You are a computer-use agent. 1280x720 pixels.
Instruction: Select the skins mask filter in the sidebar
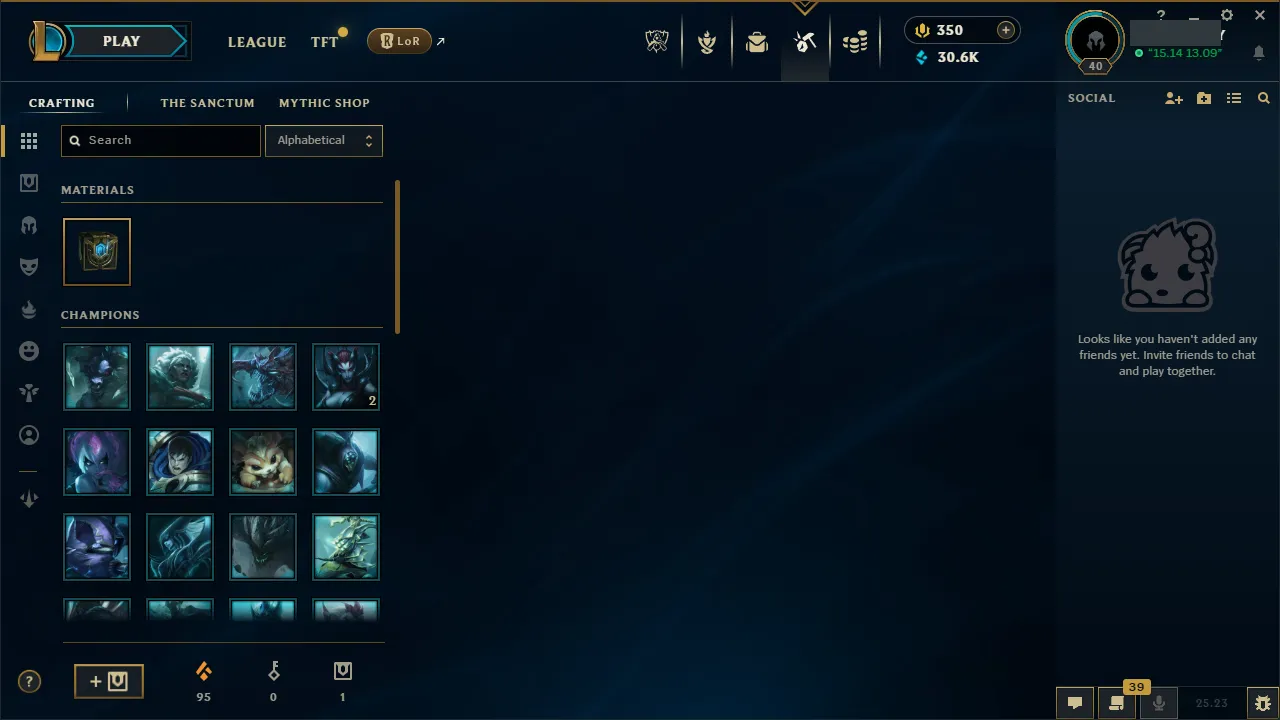(29, 266)
